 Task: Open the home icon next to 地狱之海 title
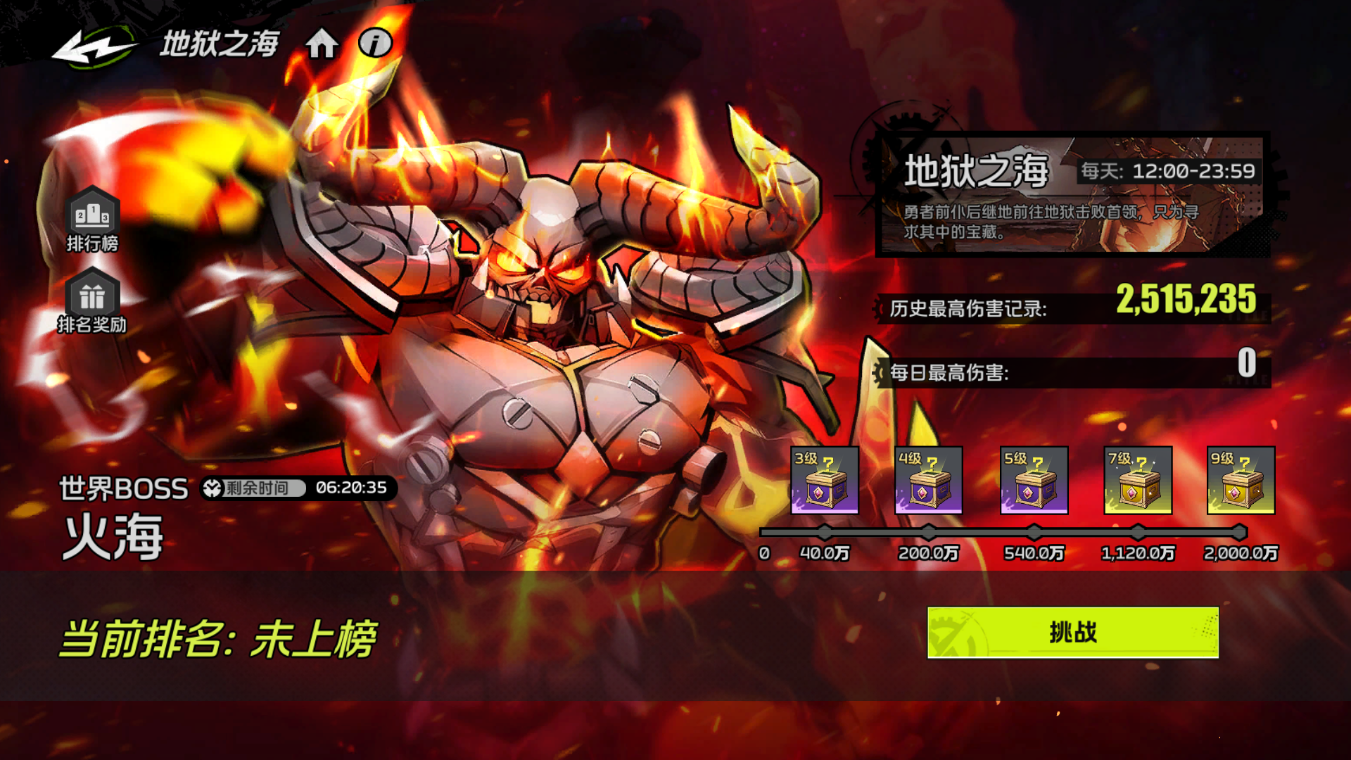click(x=320, y=45)
